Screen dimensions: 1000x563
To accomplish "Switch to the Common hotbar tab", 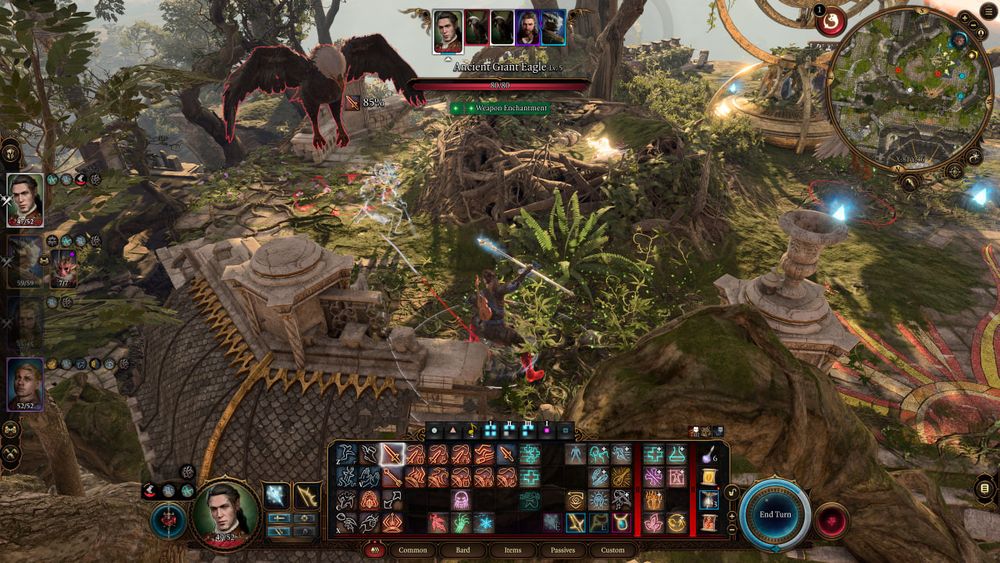I will coord(413,550).
